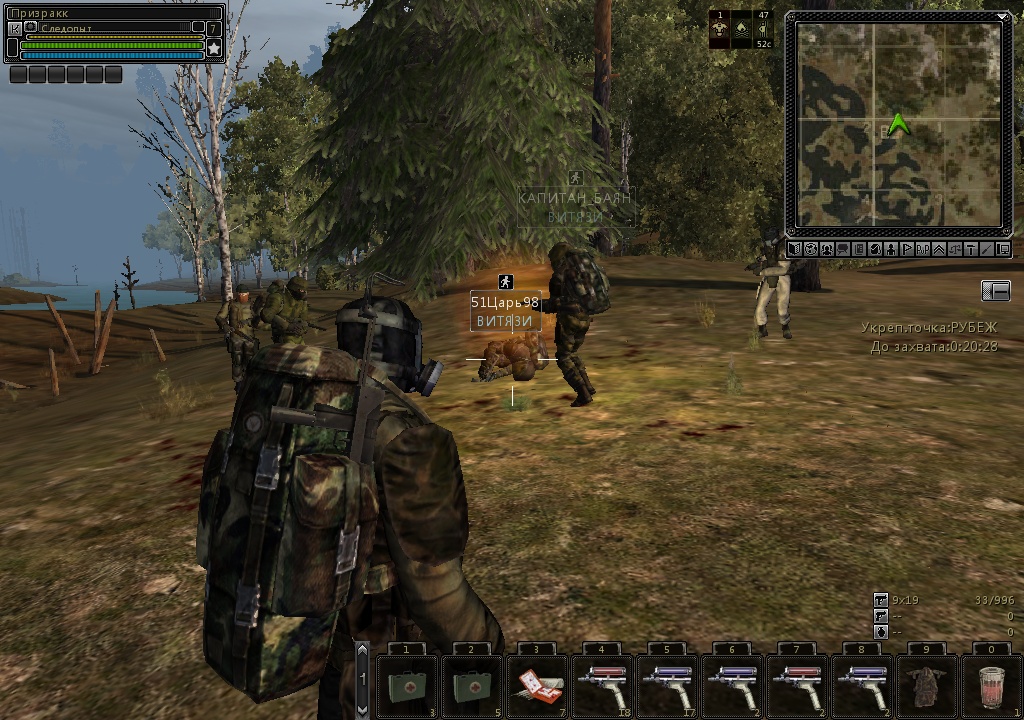Click the minimap terrain view
Image resolution: width=1024 pixels, height=720 pixels.
(x=898, y=122)
